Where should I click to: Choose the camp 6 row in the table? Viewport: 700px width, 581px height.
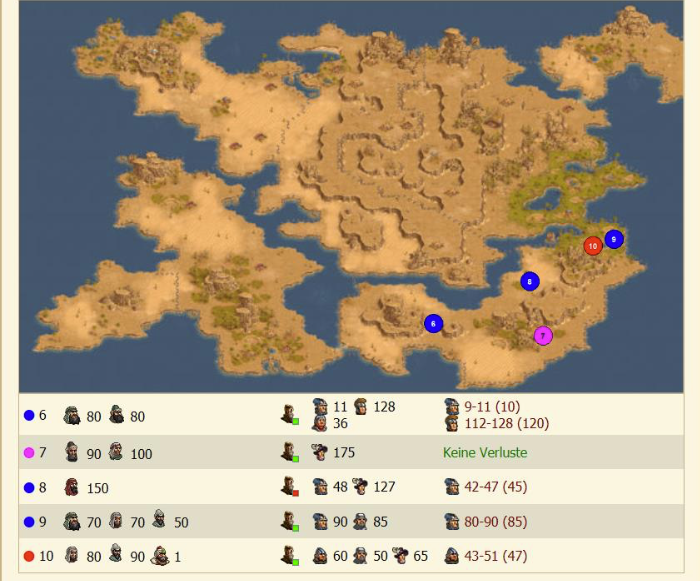point(350,415)
